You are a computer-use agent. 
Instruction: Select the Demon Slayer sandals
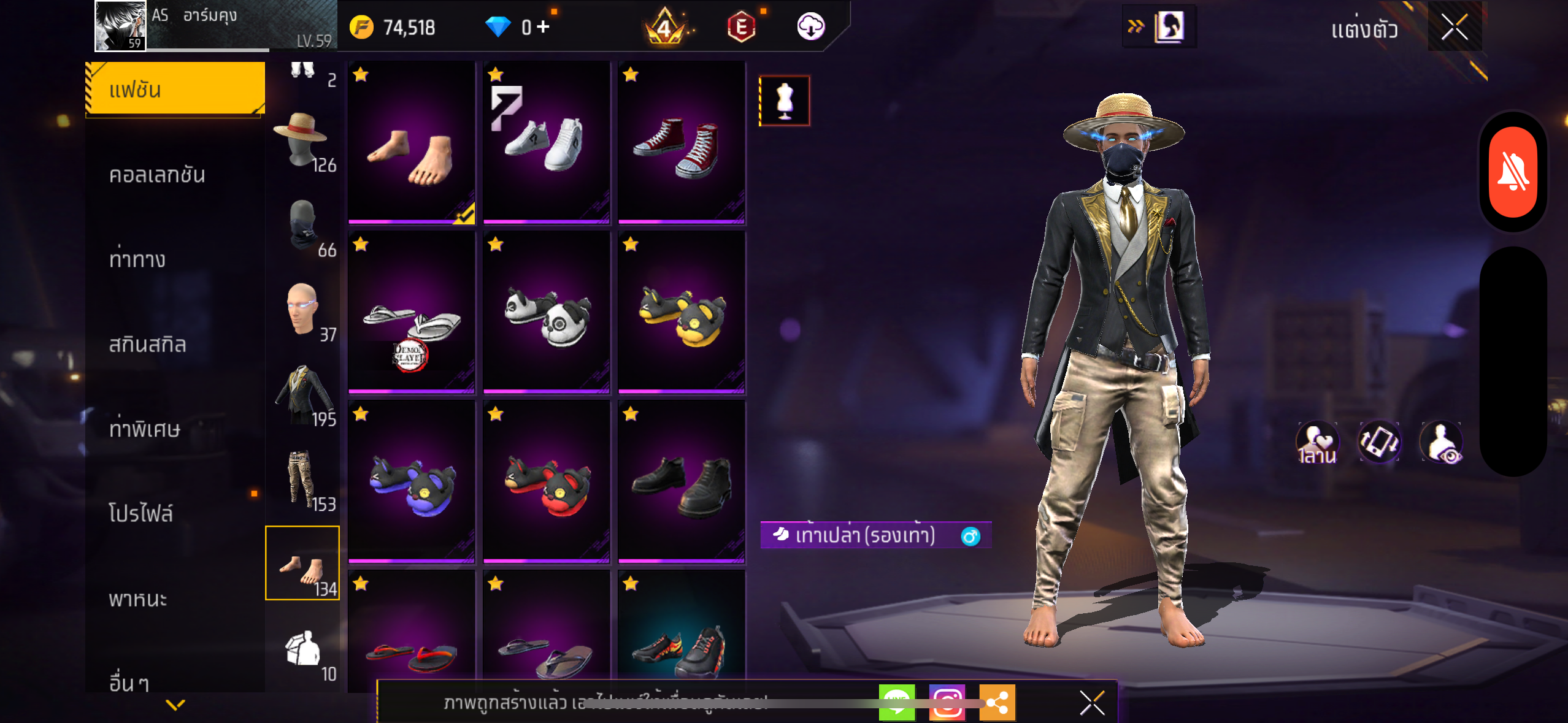pos(411,312)
